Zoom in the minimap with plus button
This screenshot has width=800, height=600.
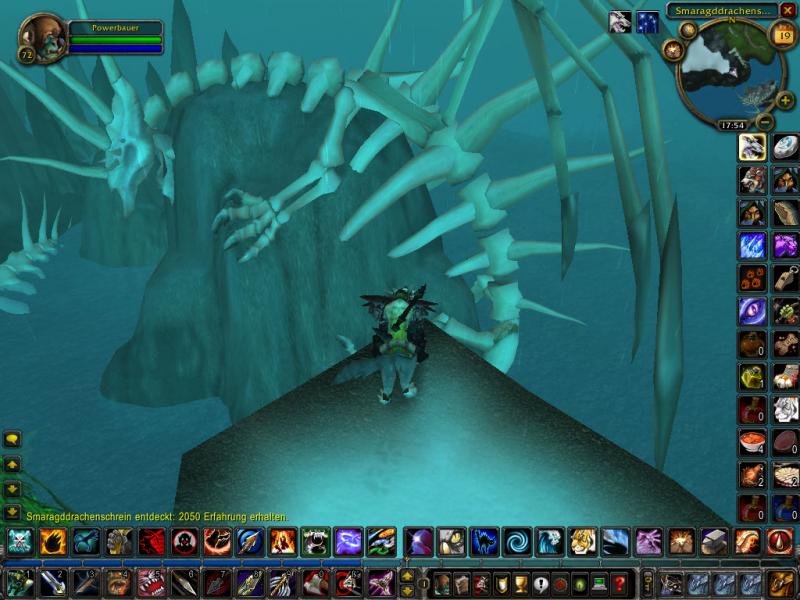(785, 101)
